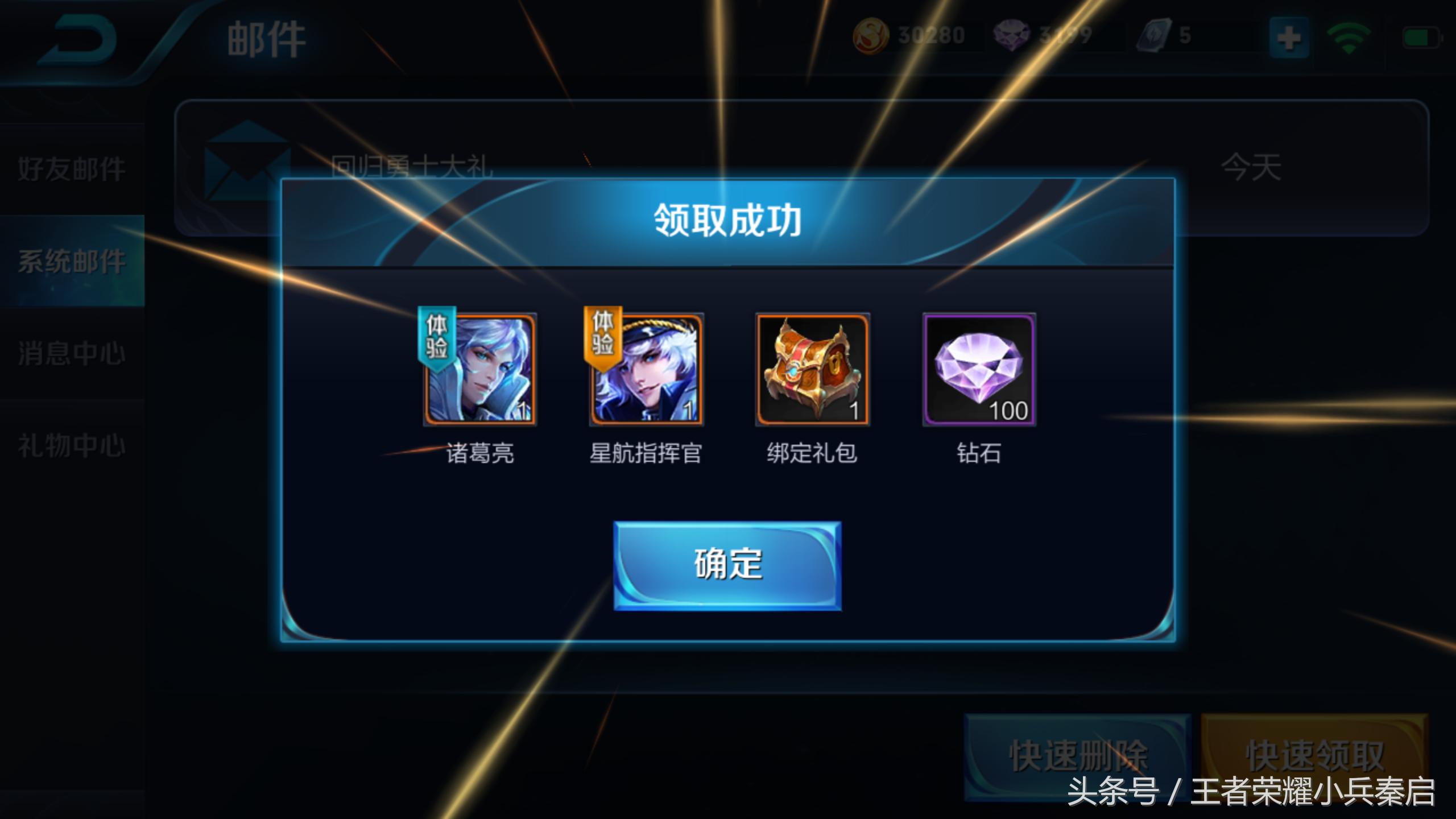This screenshot has width=1456, height=819.
Task: Tap the back arrow in the top-left corner
Action: pos(77,40)
